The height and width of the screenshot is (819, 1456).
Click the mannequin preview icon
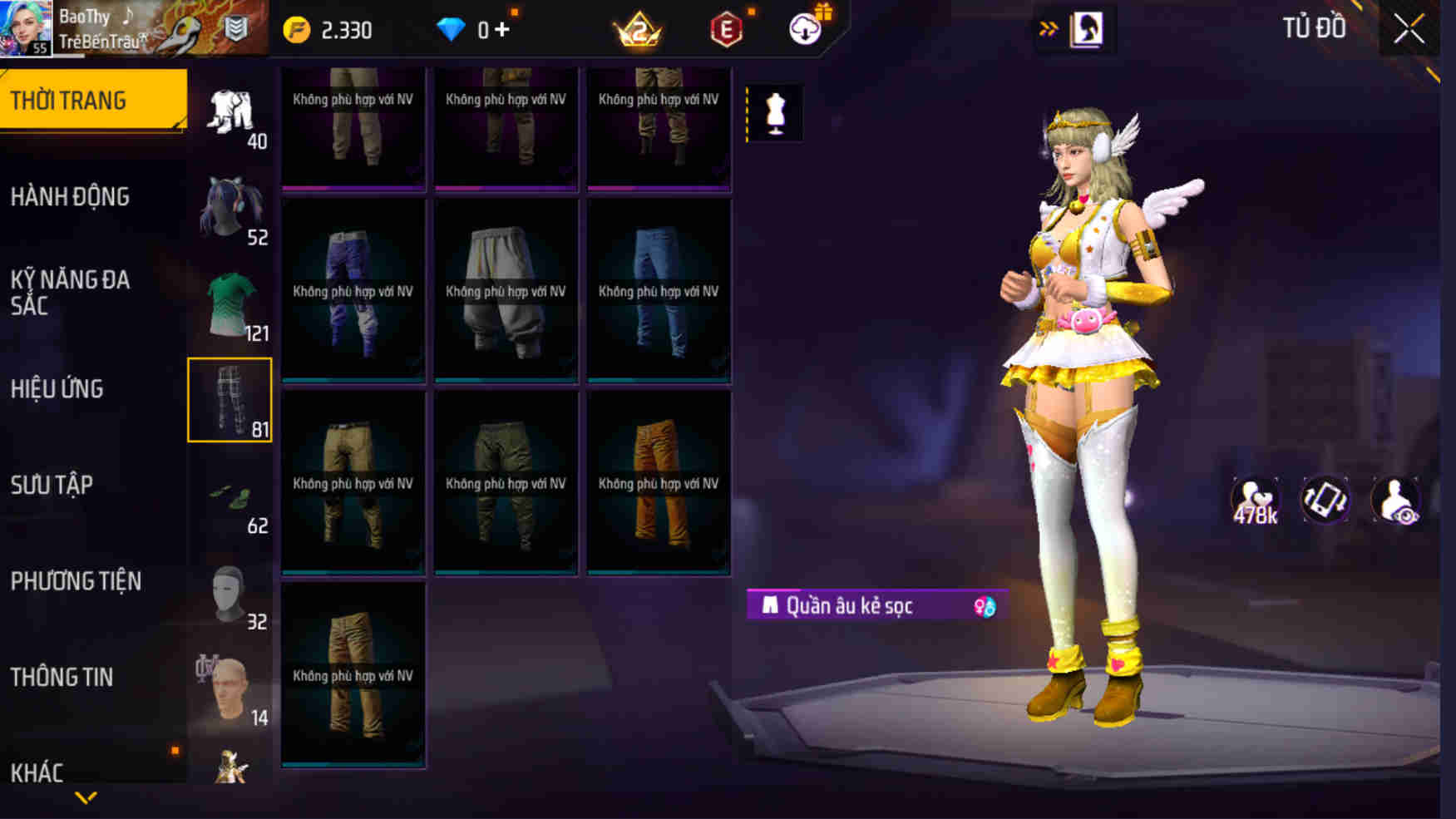coord(777,113)
